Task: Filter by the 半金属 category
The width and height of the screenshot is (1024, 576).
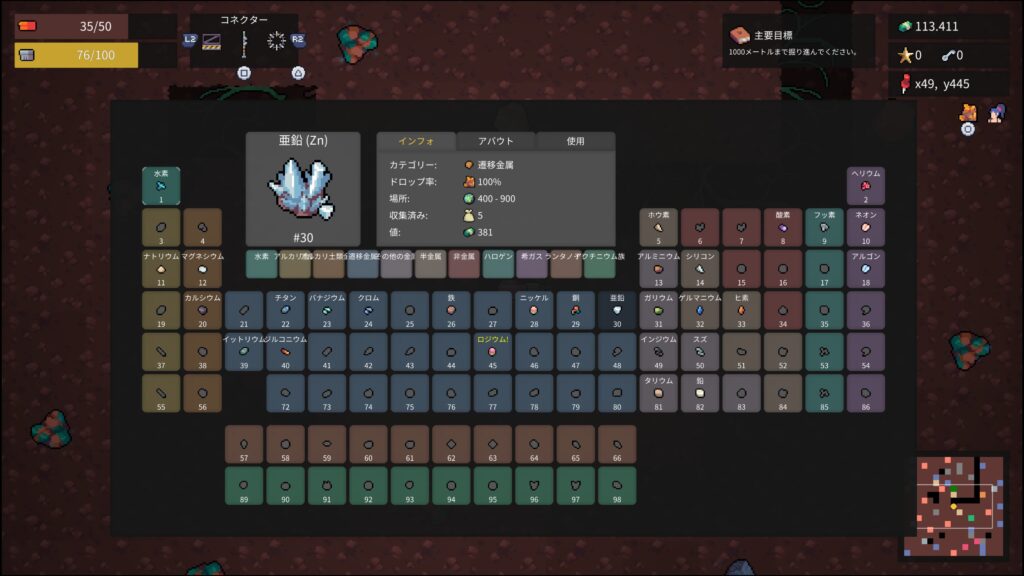Action: click(x=431, y=264)
